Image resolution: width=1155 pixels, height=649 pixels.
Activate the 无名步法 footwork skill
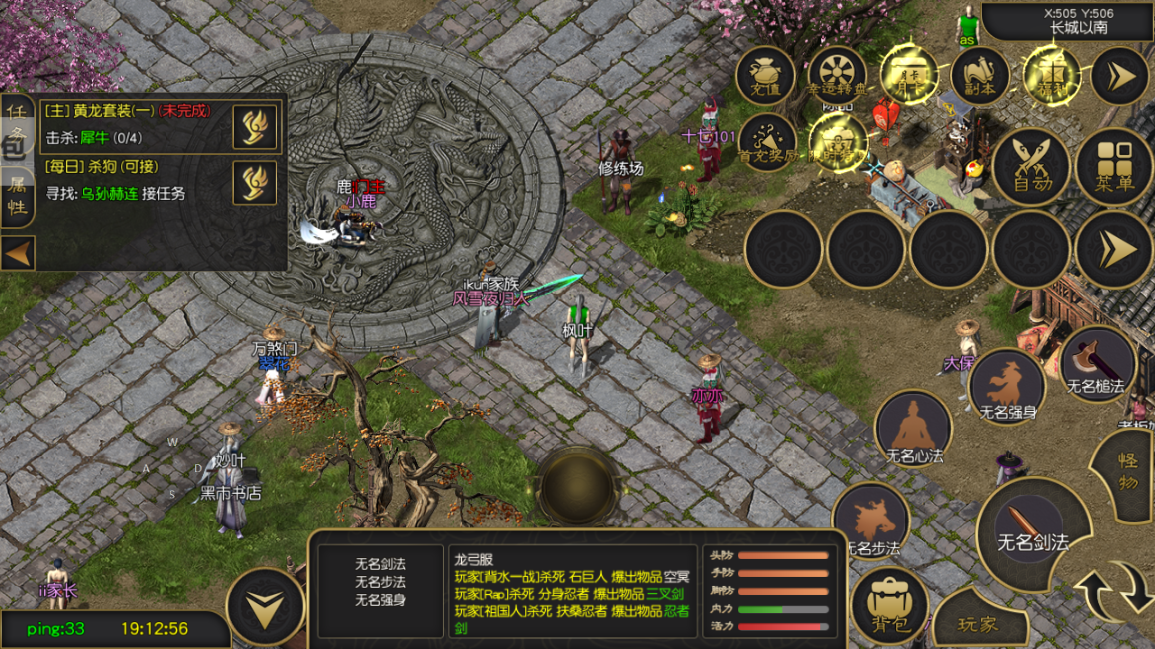(871, 520)
